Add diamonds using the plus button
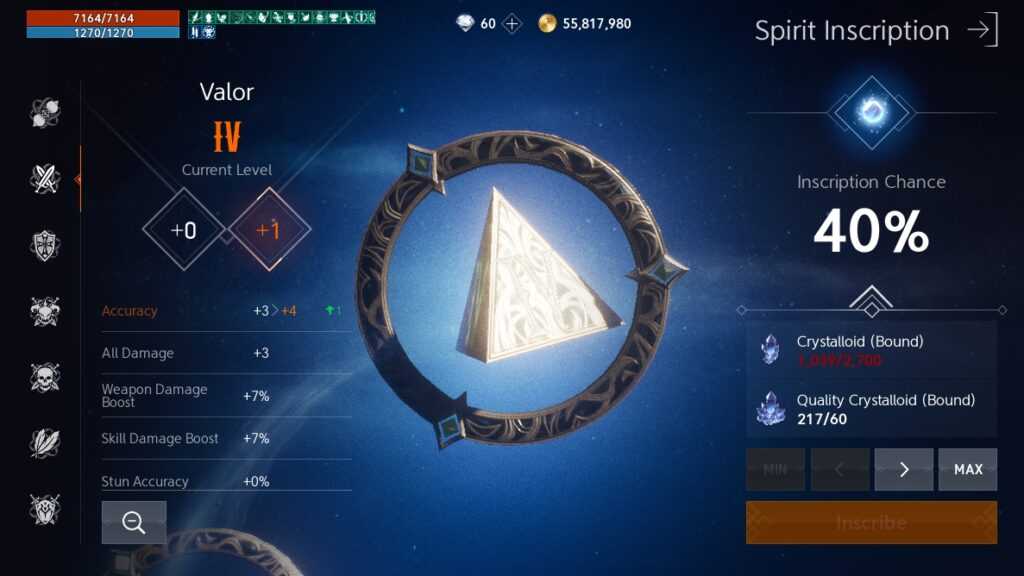1024x576 pixels. coord(512,23)
